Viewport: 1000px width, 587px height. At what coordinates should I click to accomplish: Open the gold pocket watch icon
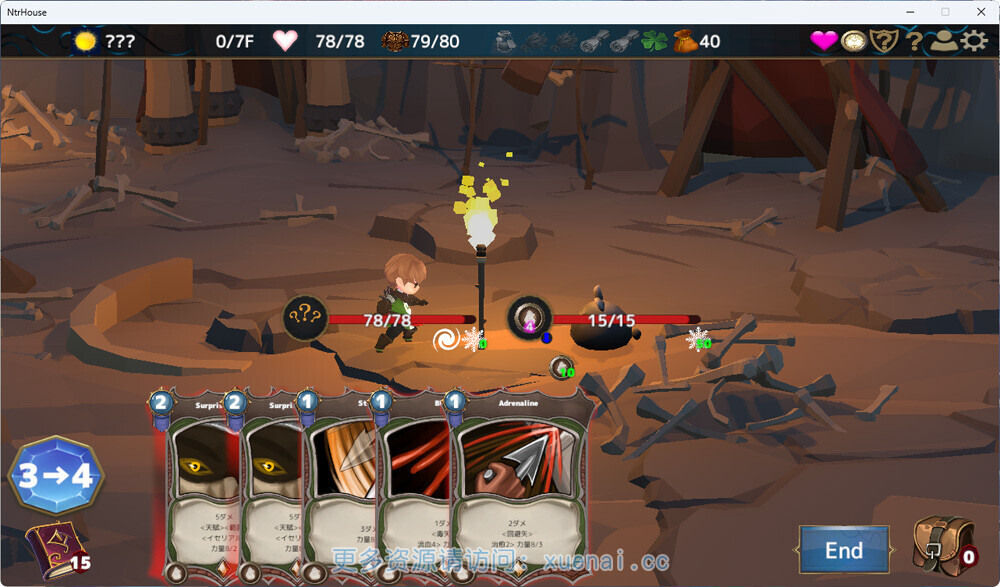[x=854, y=41]
